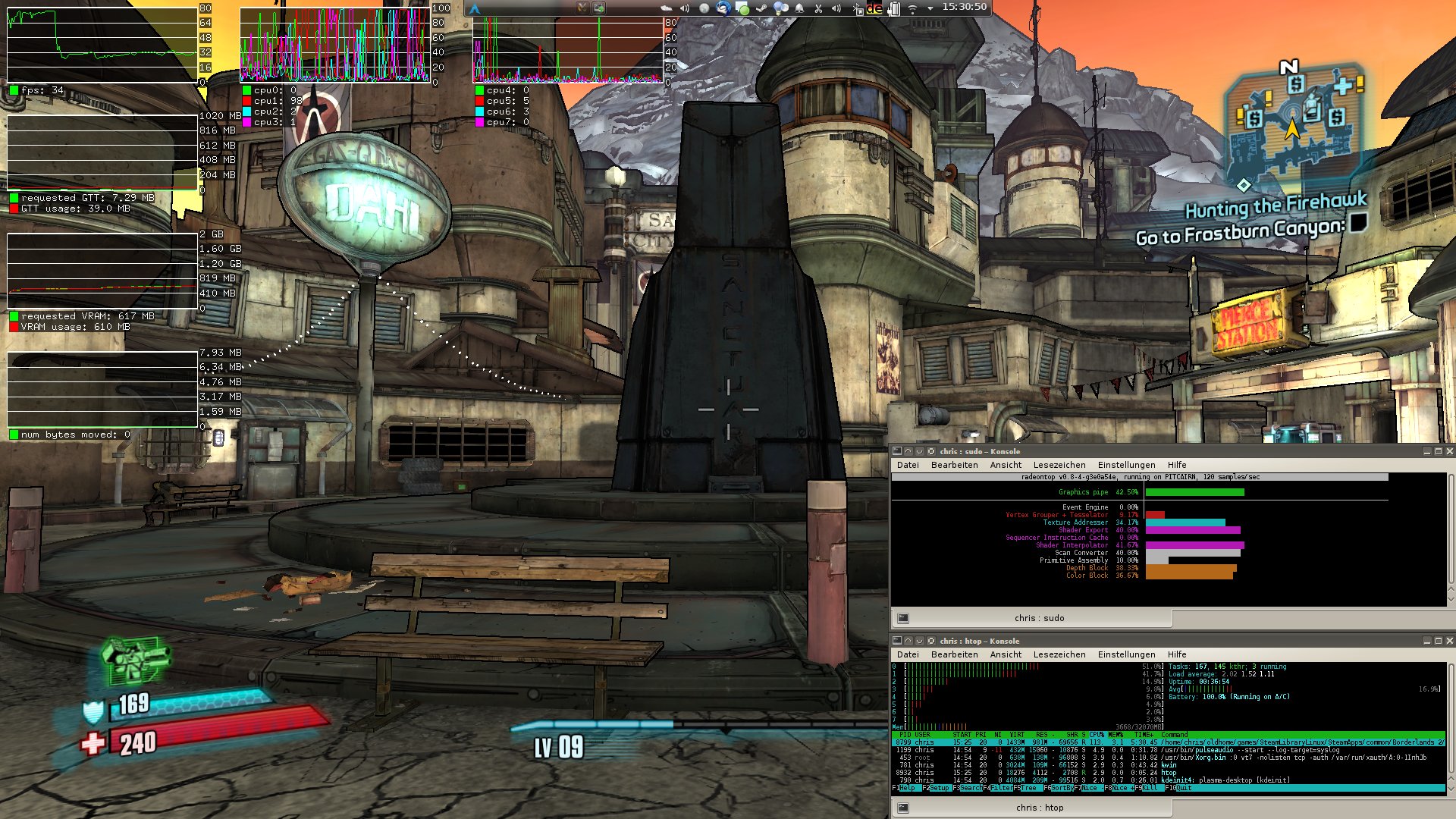Open the Einstellungen menu in htop Konsole
The height and width of the screenshot is (819, 1456).
(1126, 654)
